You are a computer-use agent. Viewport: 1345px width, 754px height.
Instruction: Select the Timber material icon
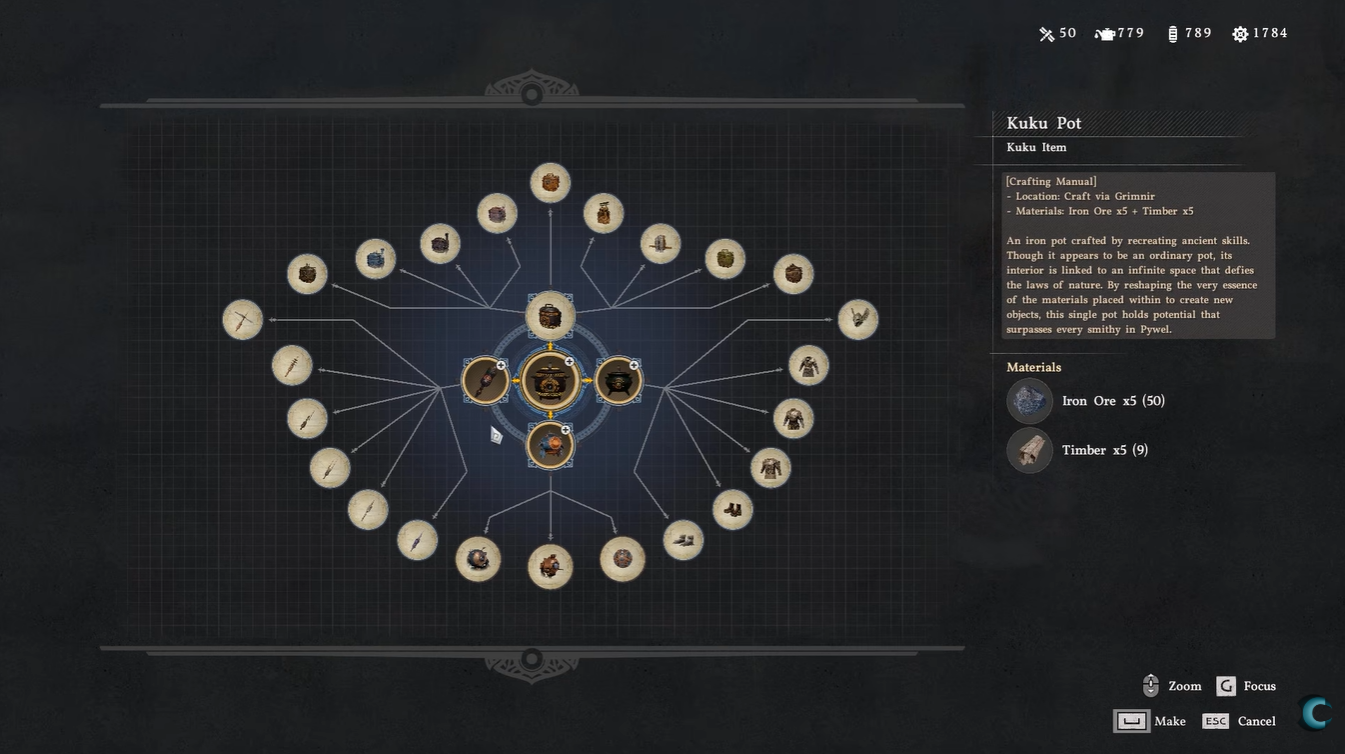point(1029,450)
